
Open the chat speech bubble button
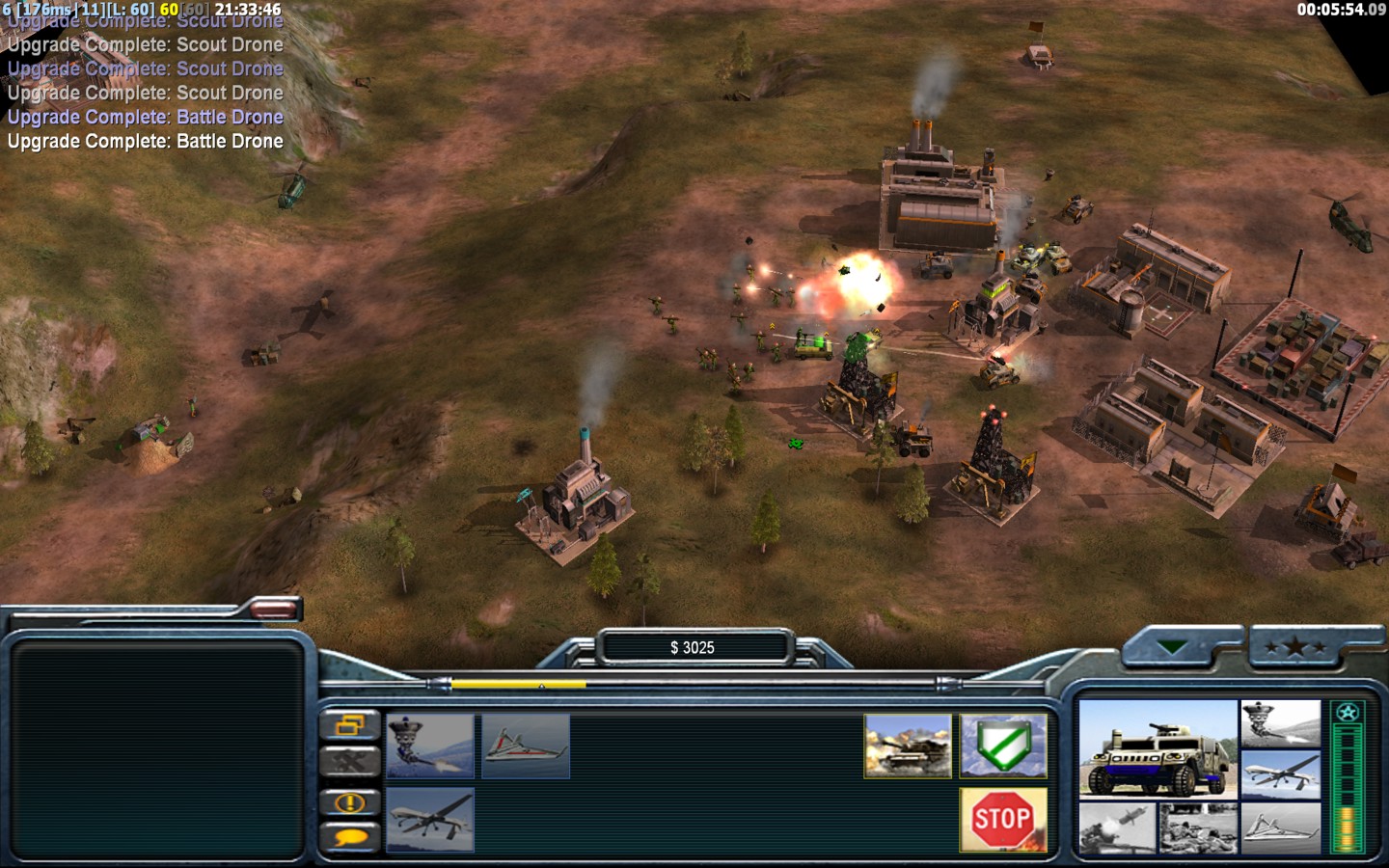click(349, 837)
